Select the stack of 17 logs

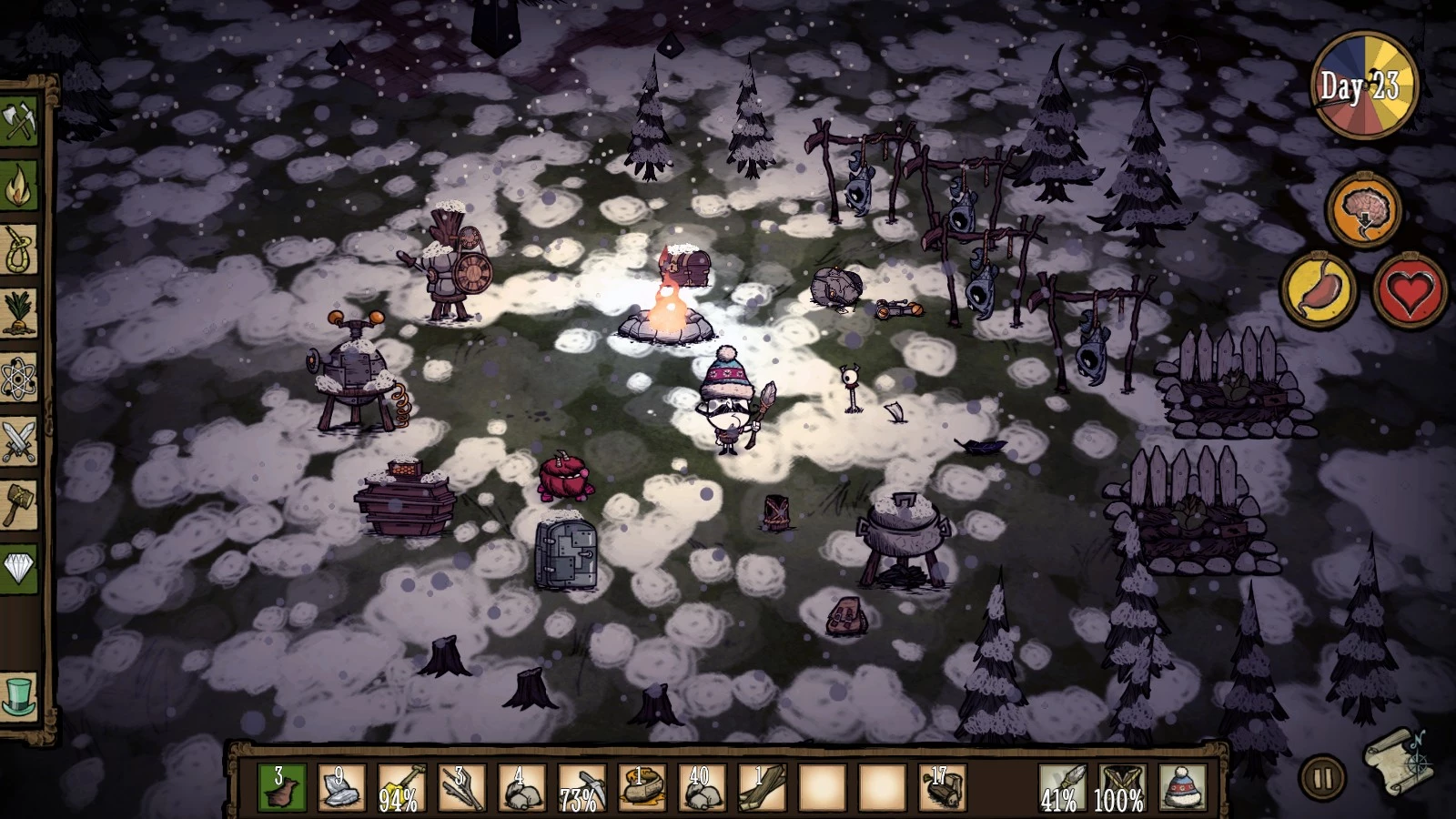coord(942,787)
